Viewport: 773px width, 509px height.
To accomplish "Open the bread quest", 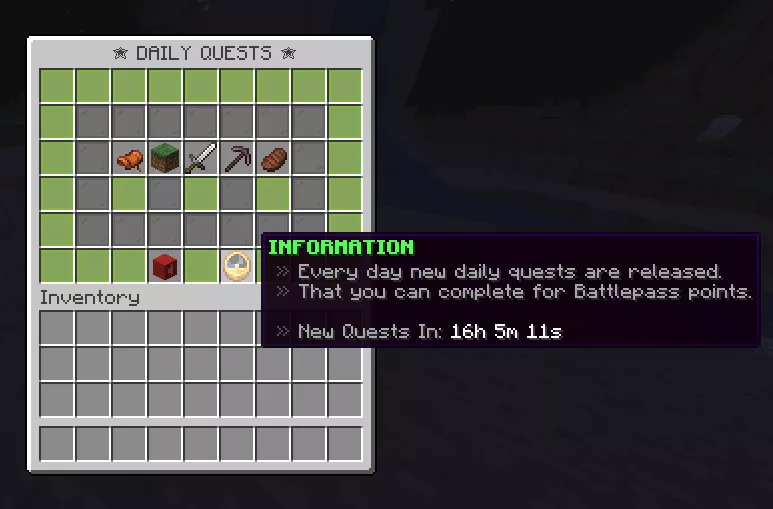I will pos(273,158).
